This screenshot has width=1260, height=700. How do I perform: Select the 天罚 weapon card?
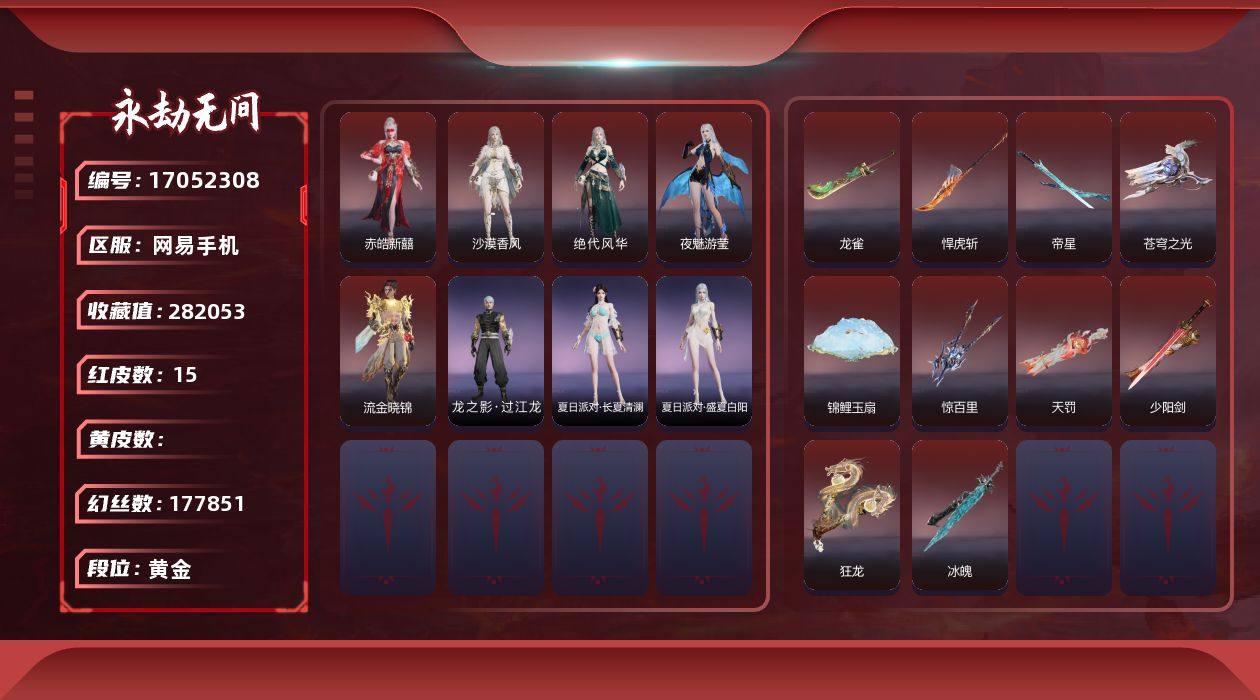1064,350
